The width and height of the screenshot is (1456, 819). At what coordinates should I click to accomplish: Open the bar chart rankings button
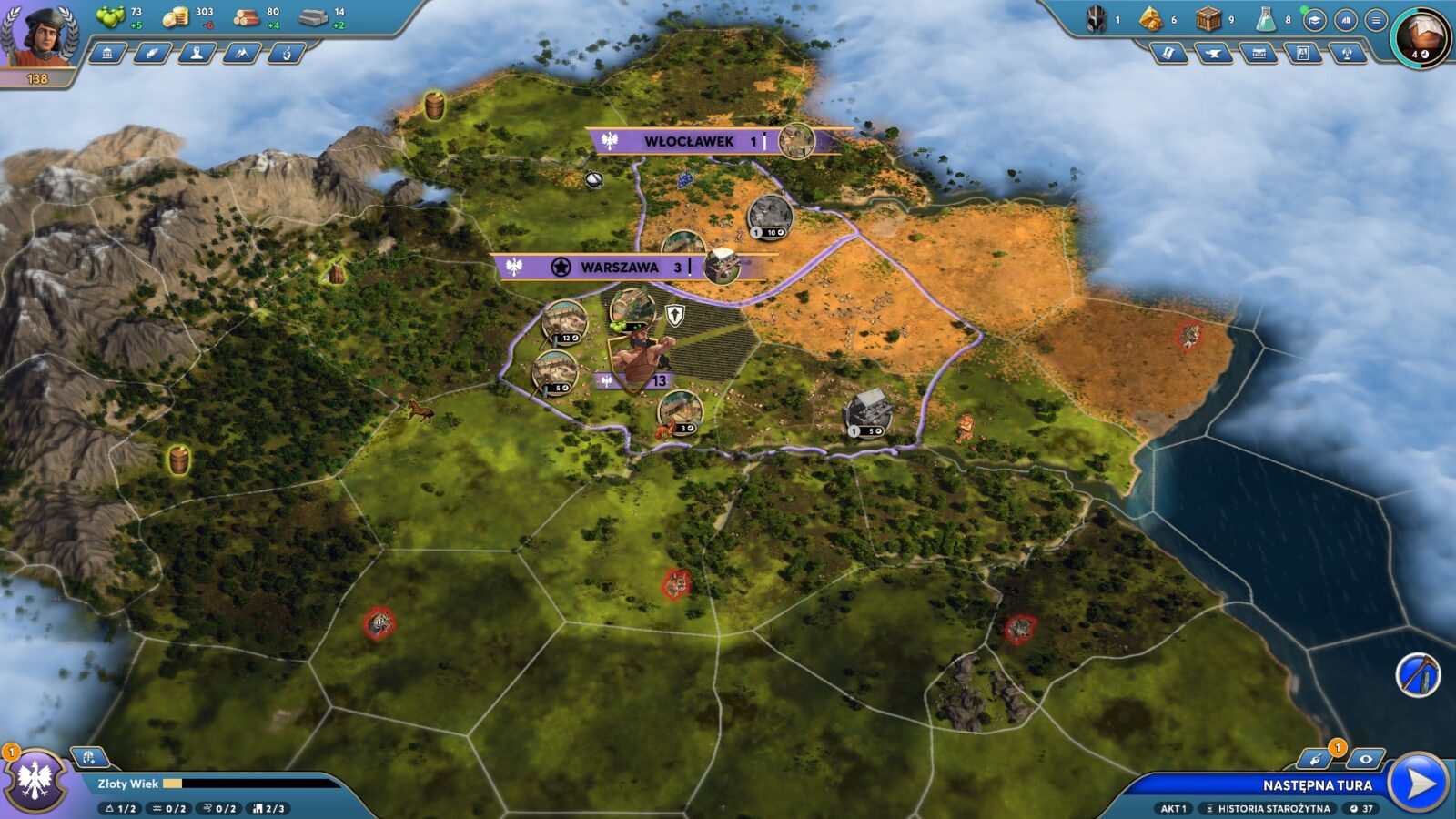click(x=1345, y=19)
